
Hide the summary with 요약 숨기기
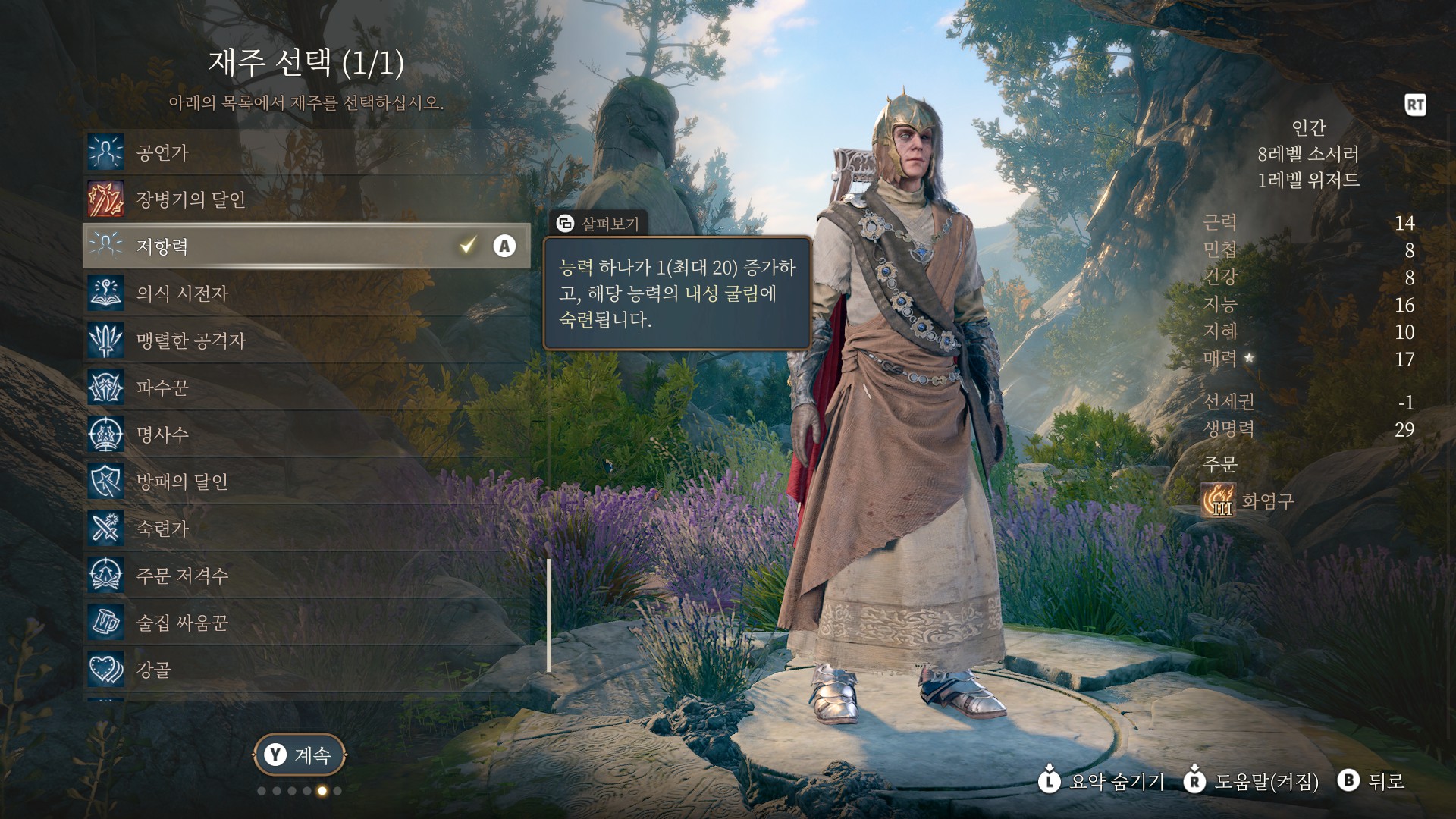pos(1101,781)
